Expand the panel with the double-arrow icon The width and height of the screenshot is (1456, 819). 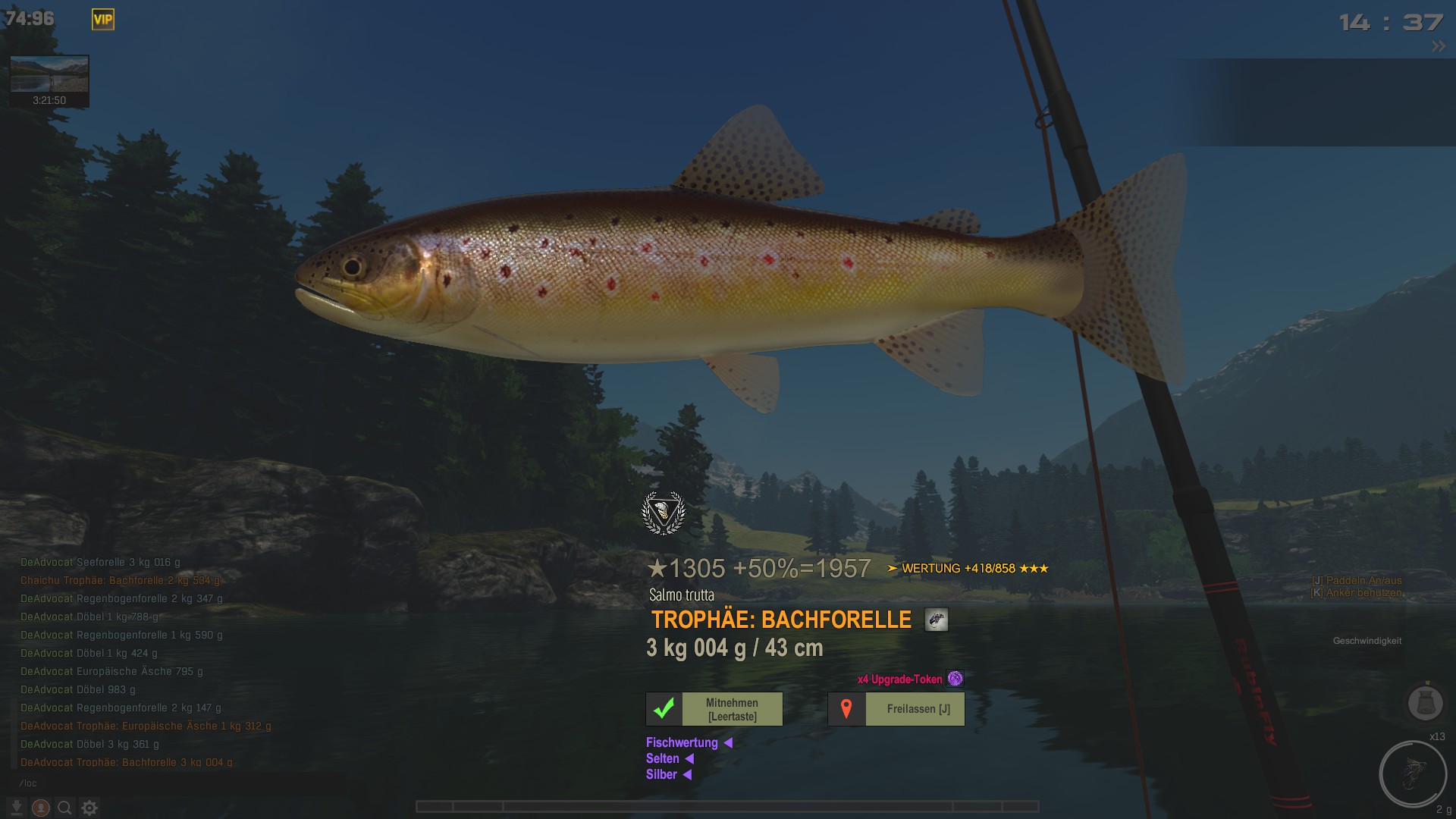coord(1438,47)
